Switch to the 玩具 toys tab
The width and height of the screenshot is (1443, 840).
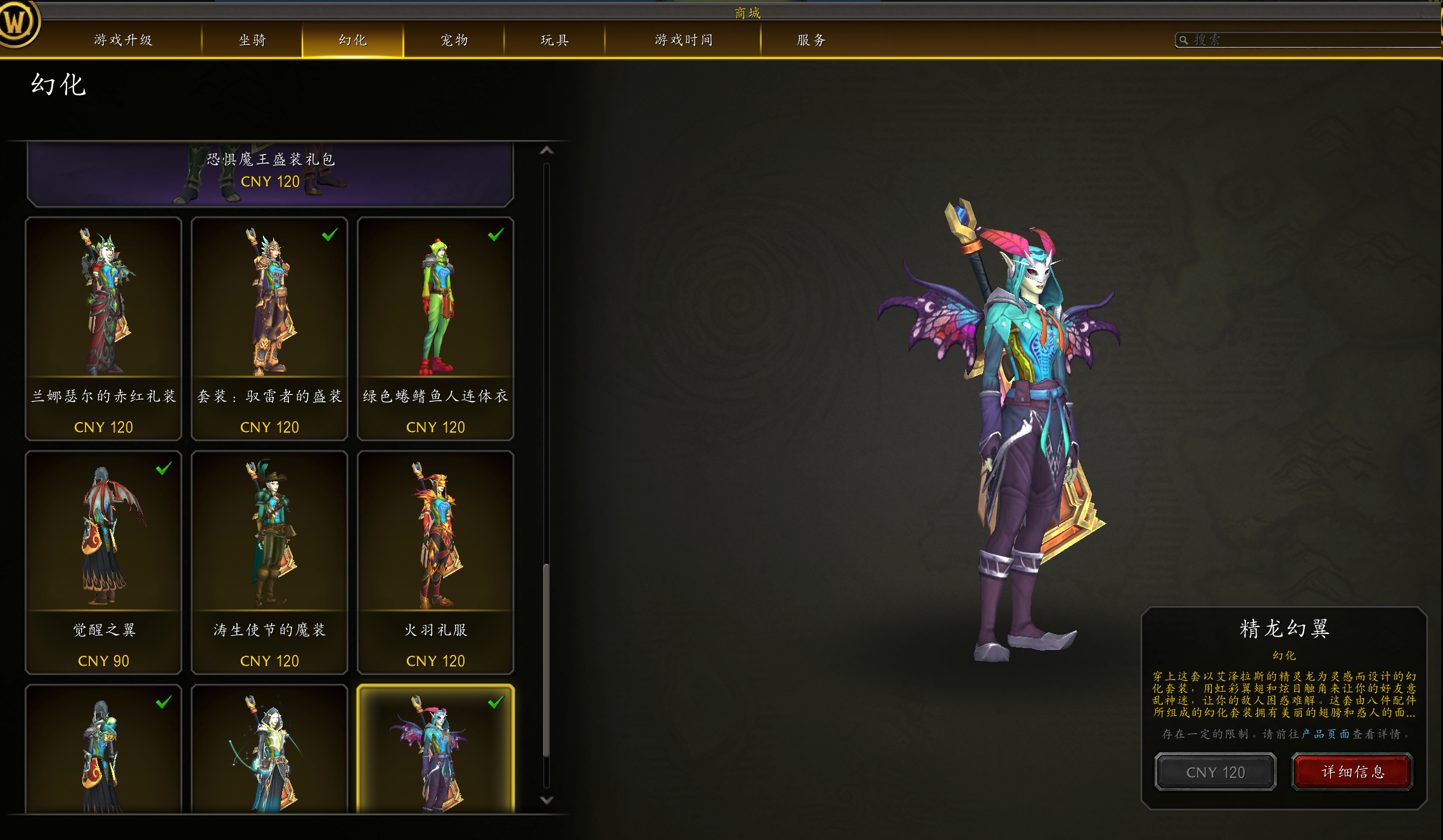(x=555, y=40)
